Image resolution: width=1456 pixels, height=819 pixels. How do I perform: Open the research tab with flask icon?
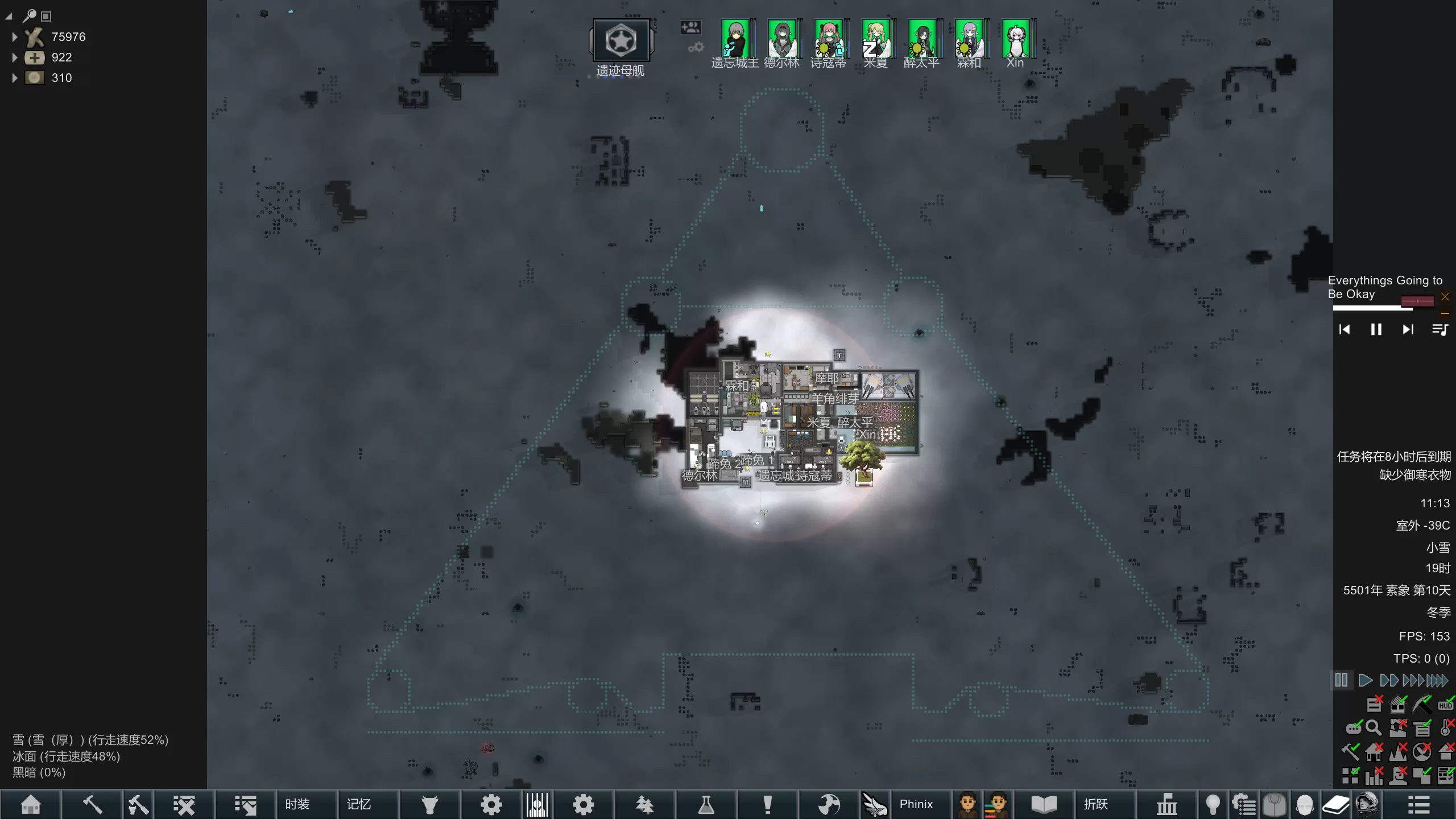(706, 804)
